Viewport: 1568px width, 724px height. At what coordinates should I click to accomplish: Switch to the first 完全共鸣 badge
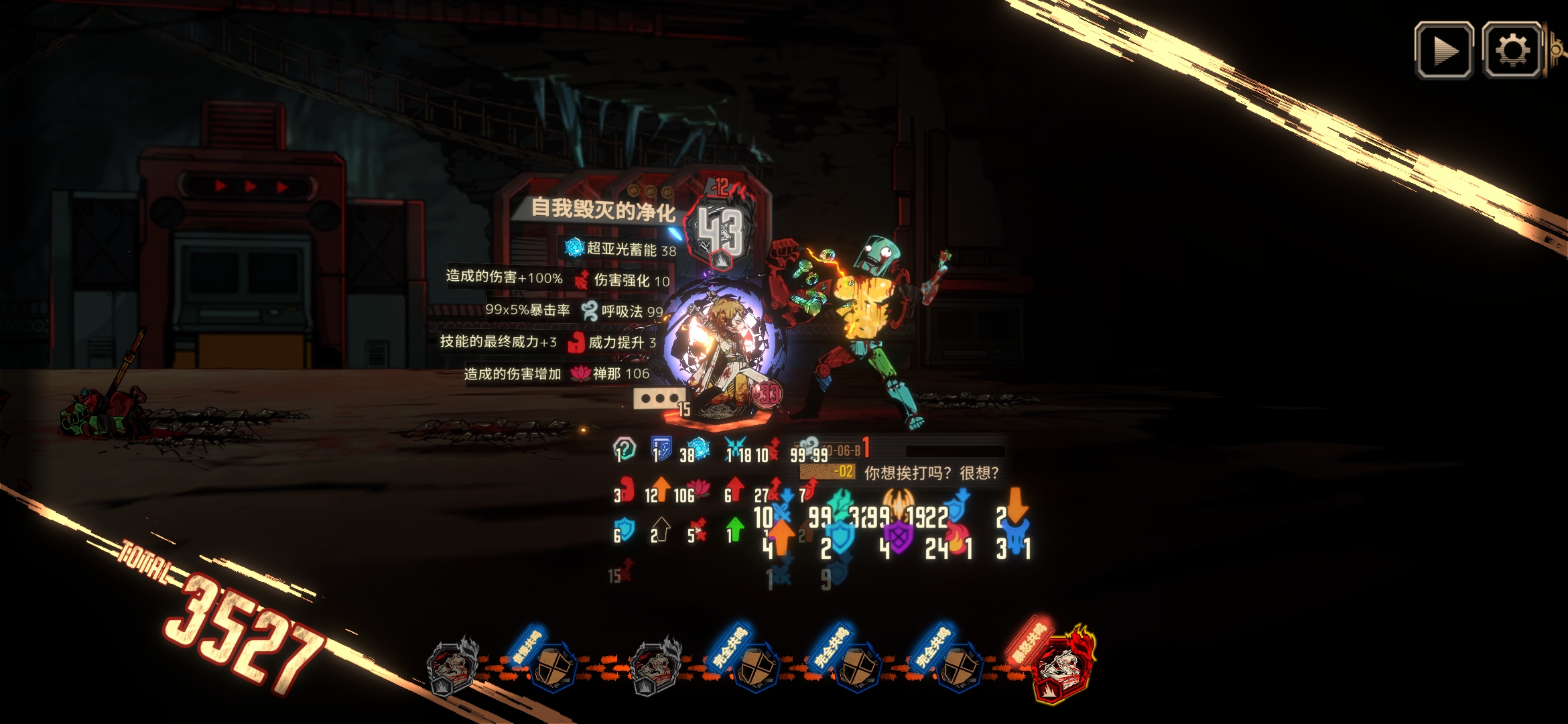(757, 666)
